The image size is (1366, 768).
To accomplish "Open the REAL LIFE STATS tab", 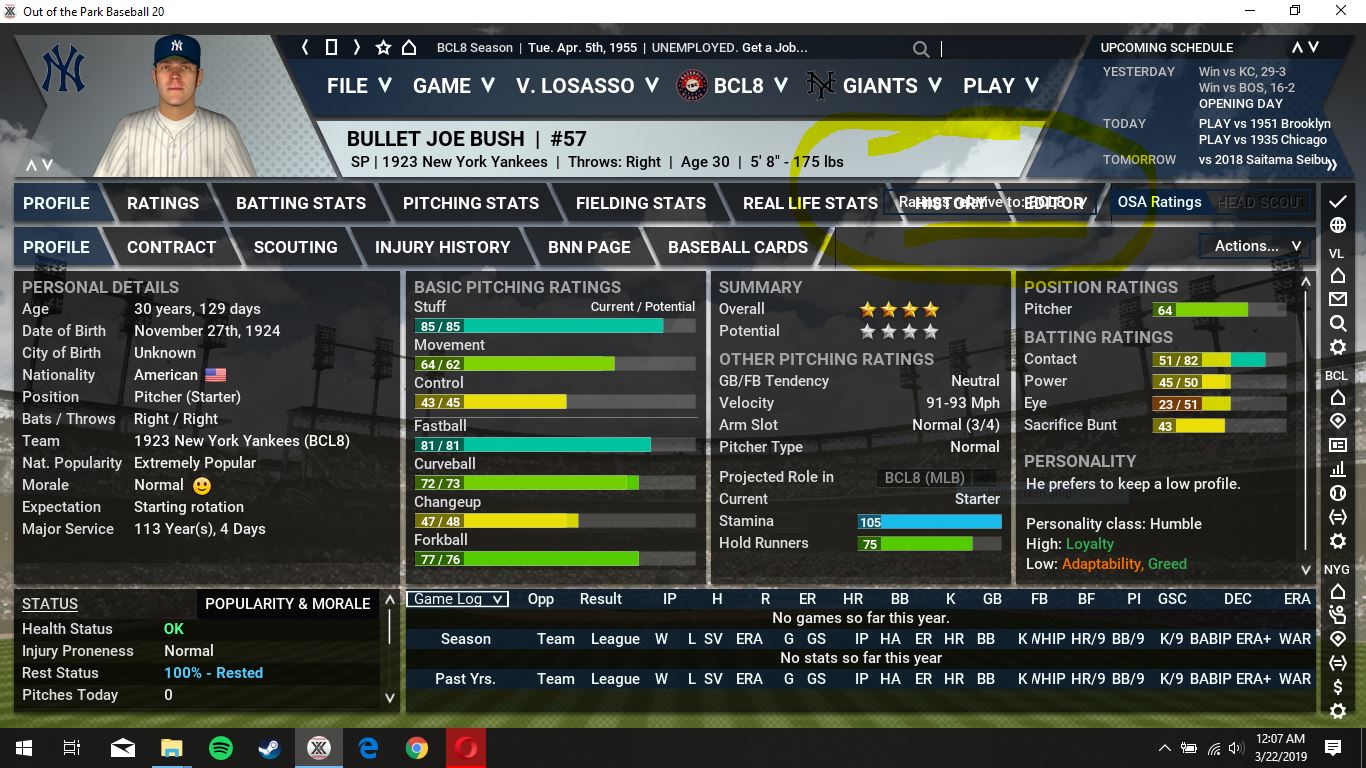I will tap(810, 203).
